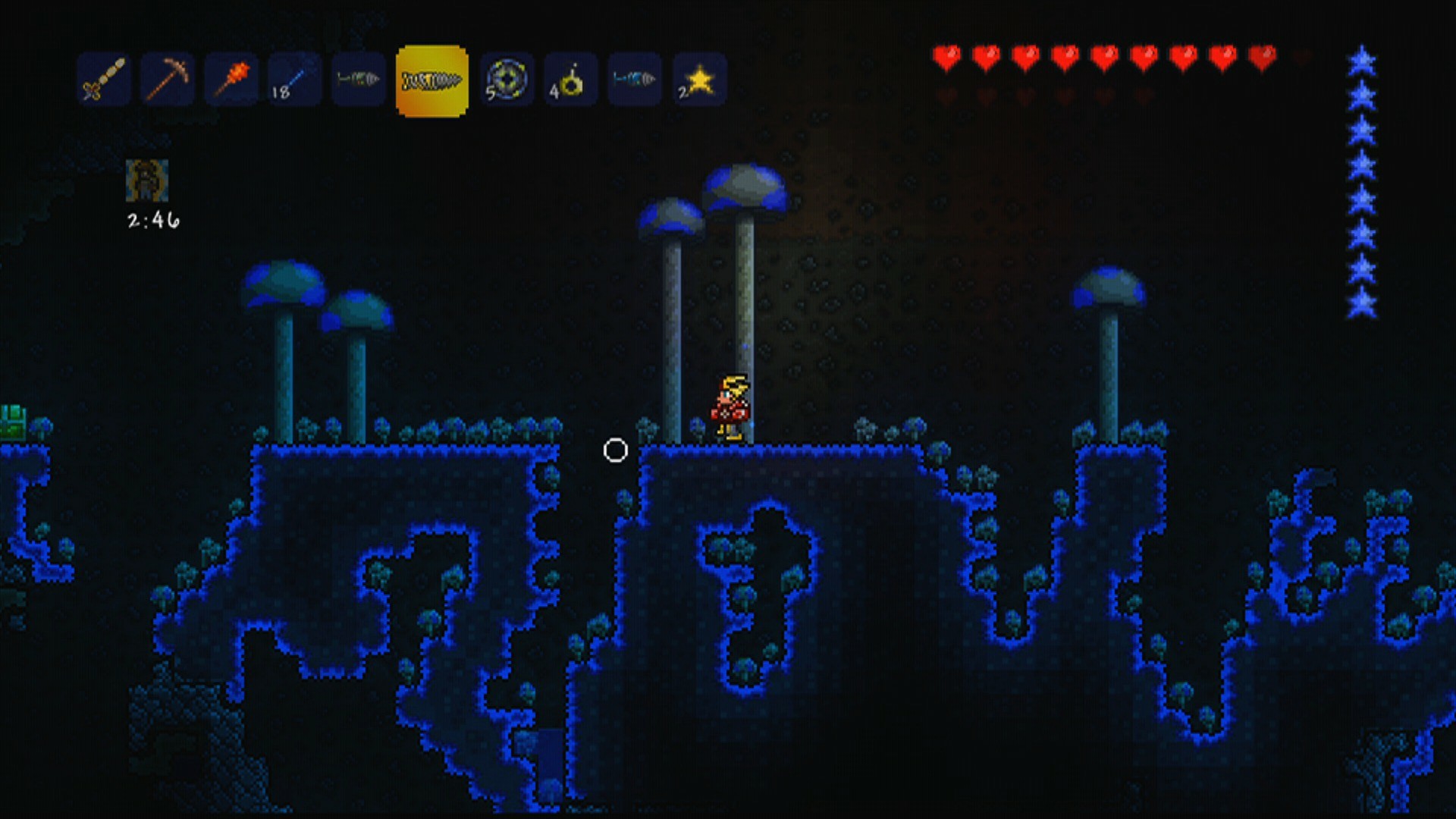This screenshot has height=819, width=1456.
Task: Select the second hook item in slot nine
Action: (x=633, y=78)
